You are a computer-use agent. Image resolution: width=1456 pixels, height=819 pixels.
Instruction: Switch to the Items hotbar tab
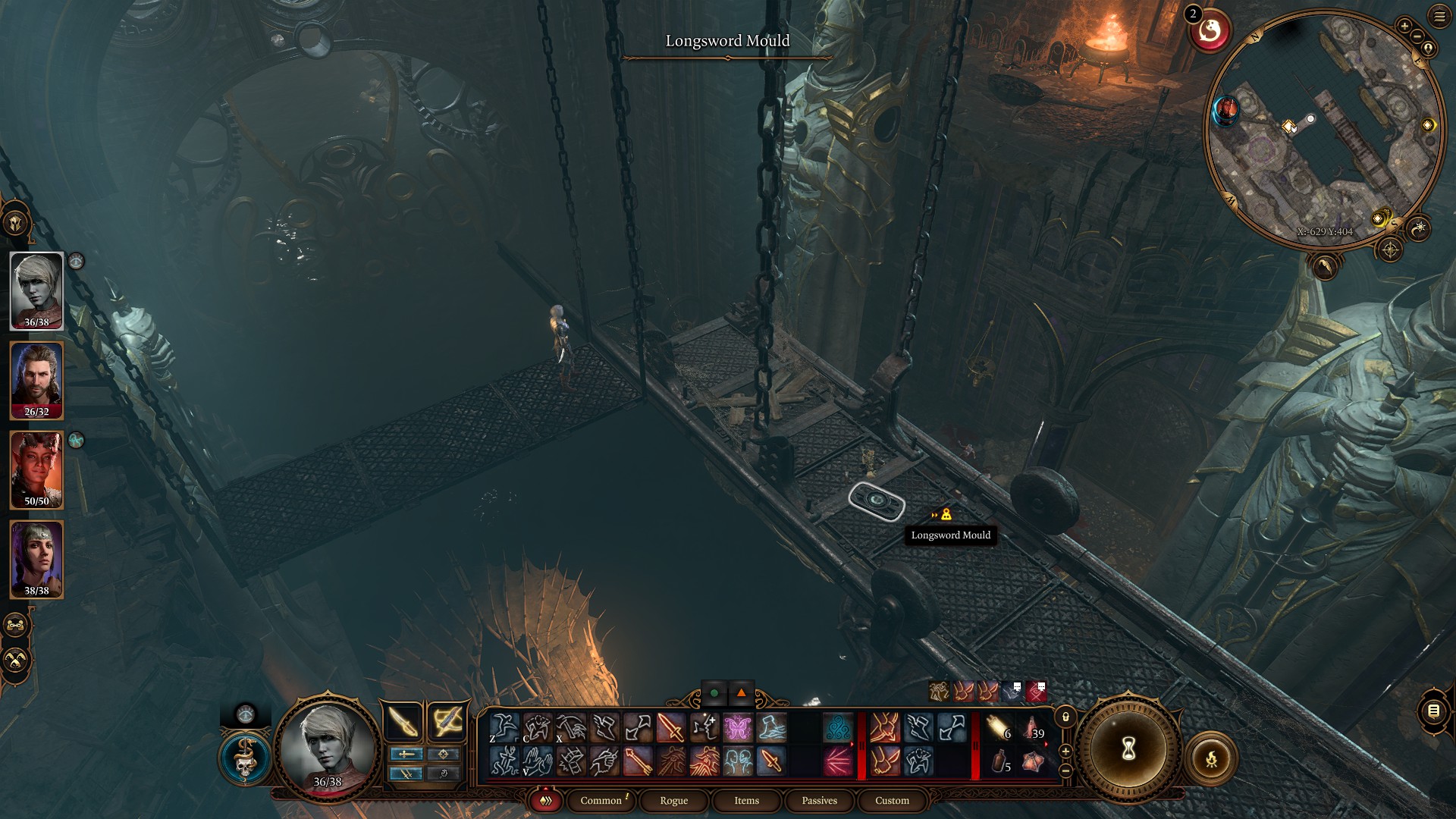[745, 800]
